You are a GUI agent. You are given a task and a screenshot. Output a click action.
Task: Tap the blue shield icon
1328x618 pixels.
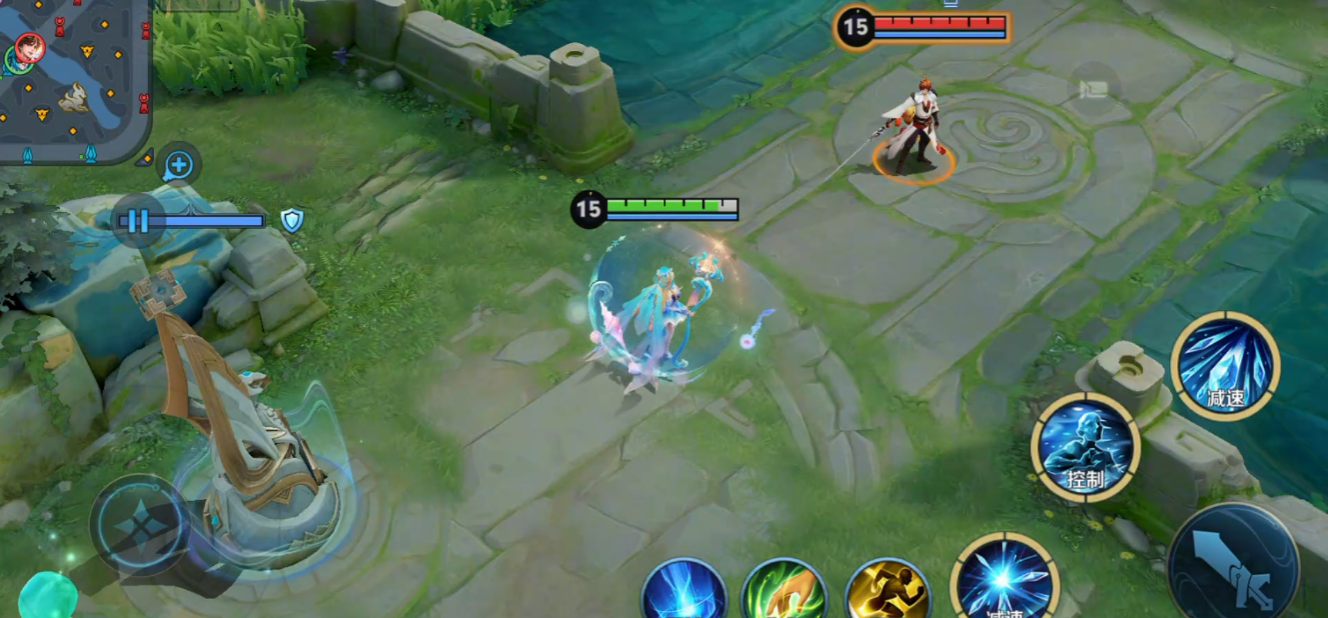coord(291,221)
